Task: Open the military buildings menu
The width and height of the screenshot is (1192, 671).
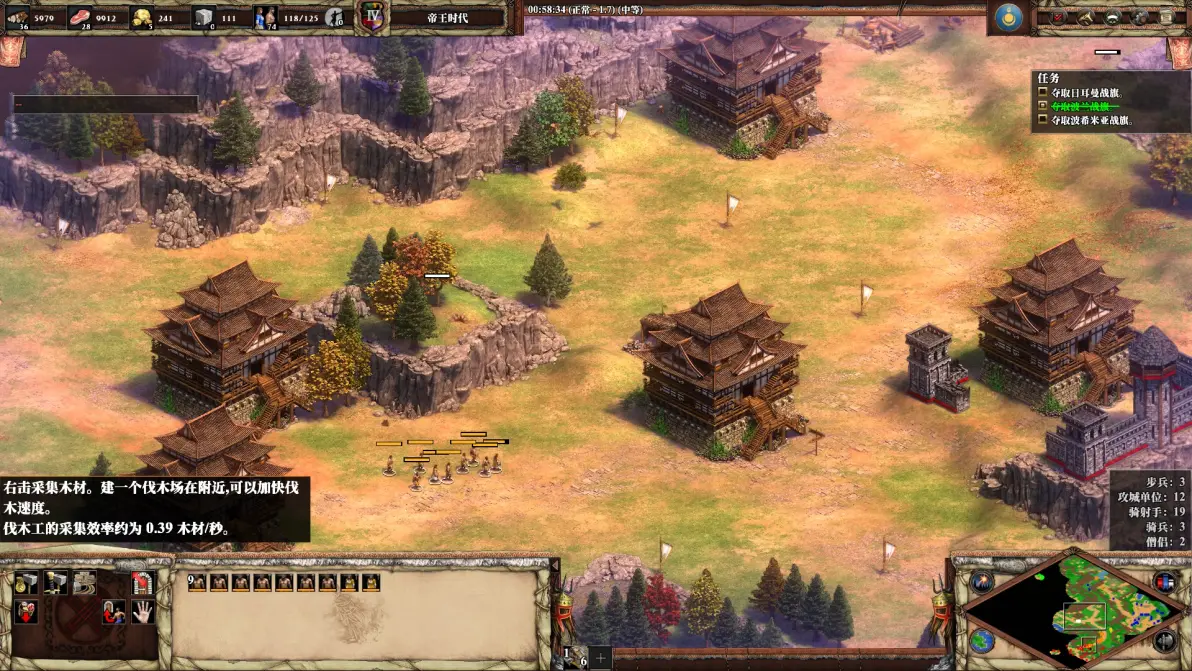Action: pyautogui.click(x=56, y=584)
